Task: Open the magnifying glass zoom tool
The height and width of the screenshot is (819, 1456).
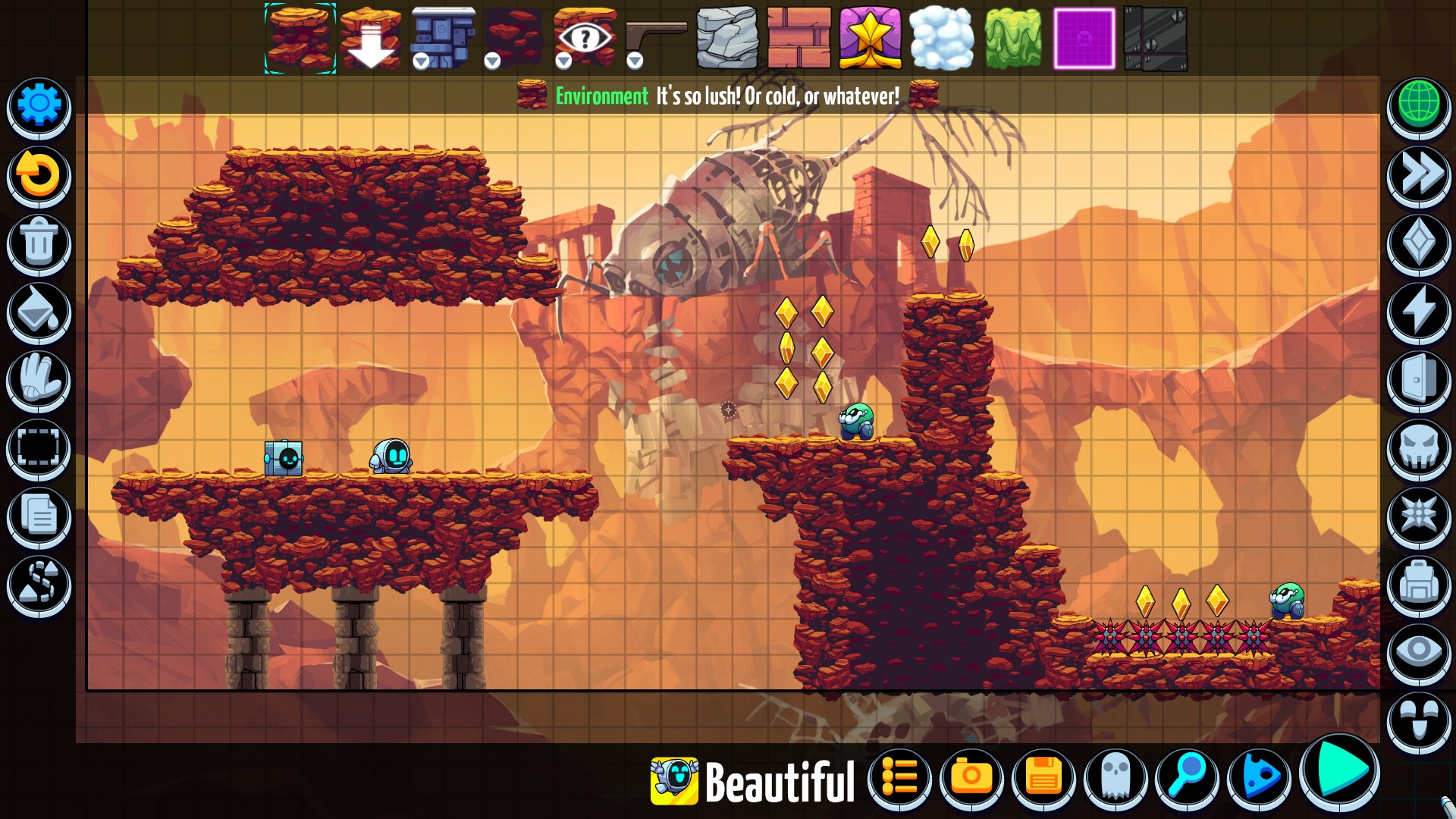Action: pos(1187,778)
